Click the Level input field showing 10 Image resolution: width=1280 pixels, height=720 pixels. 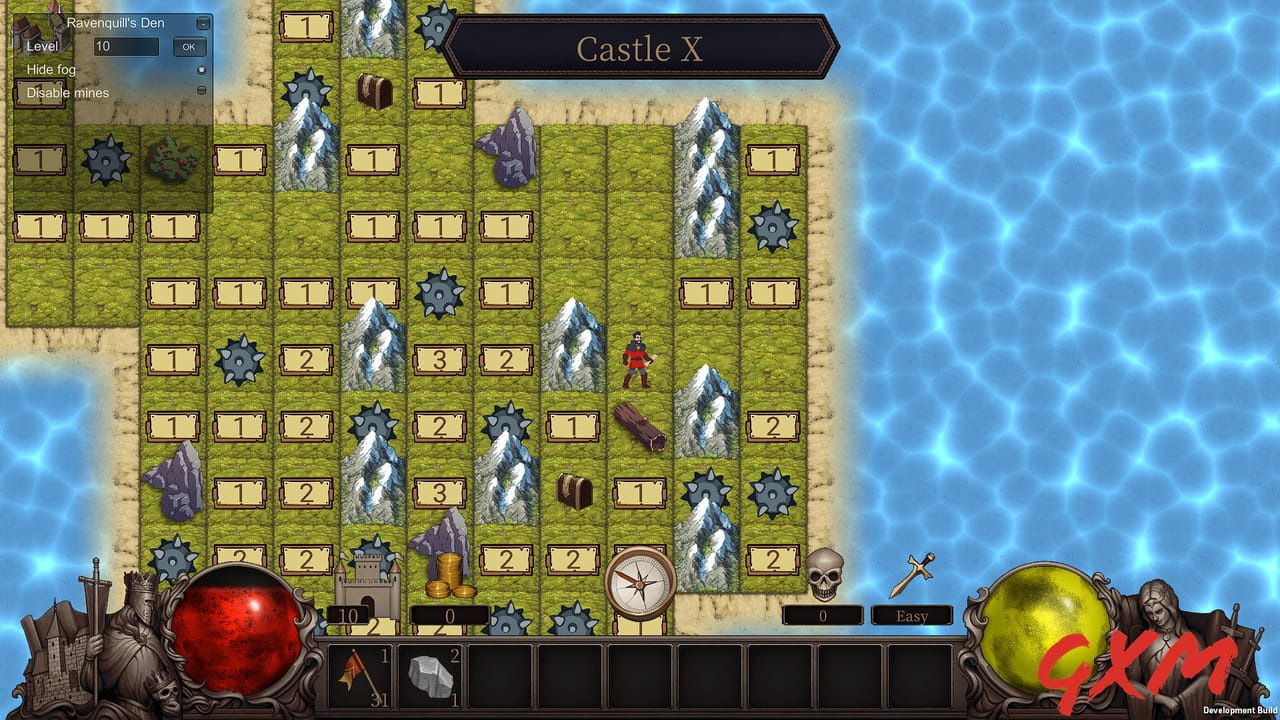point(124,46)
